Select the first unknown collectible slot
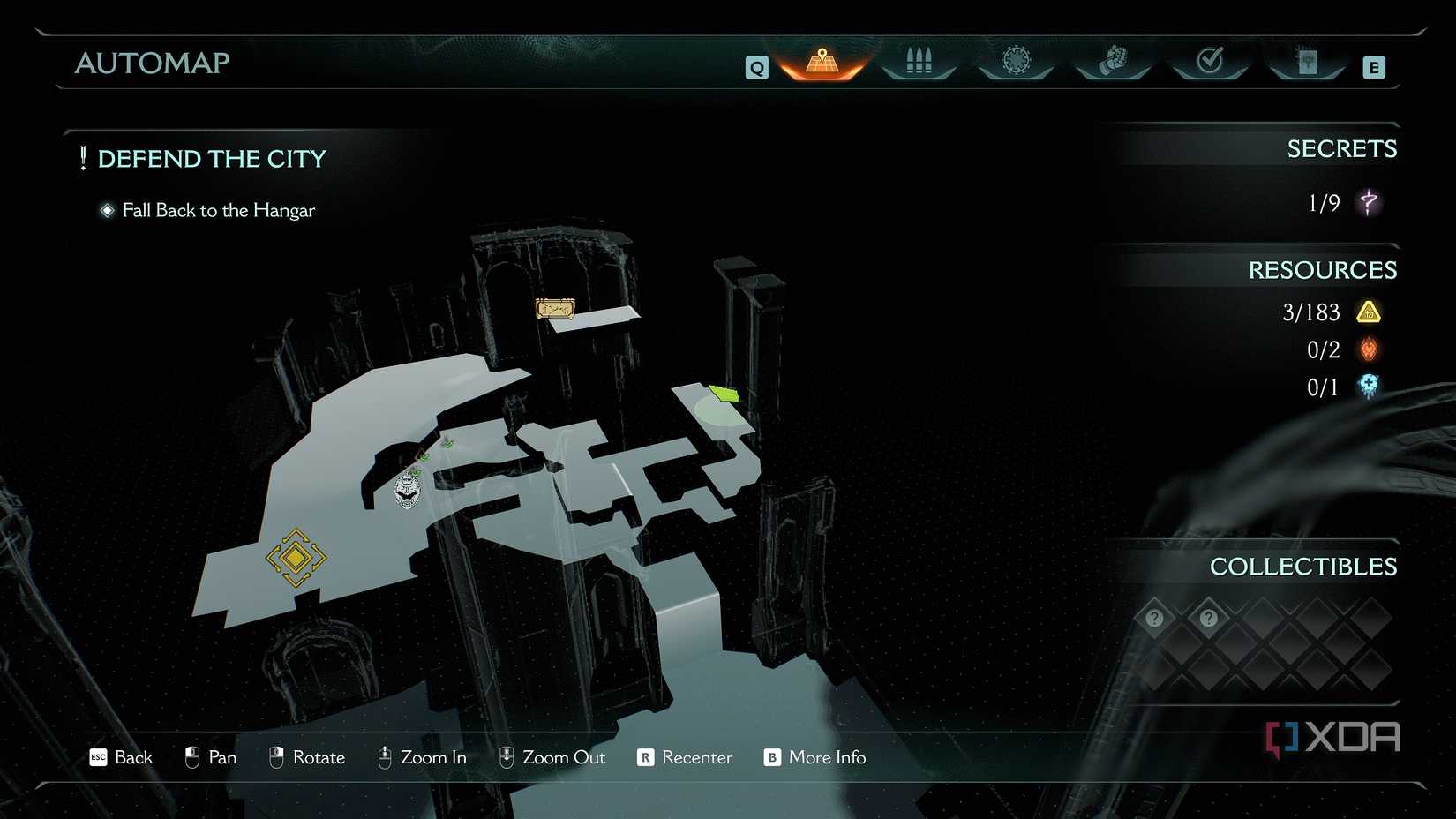 point(1154,618)
